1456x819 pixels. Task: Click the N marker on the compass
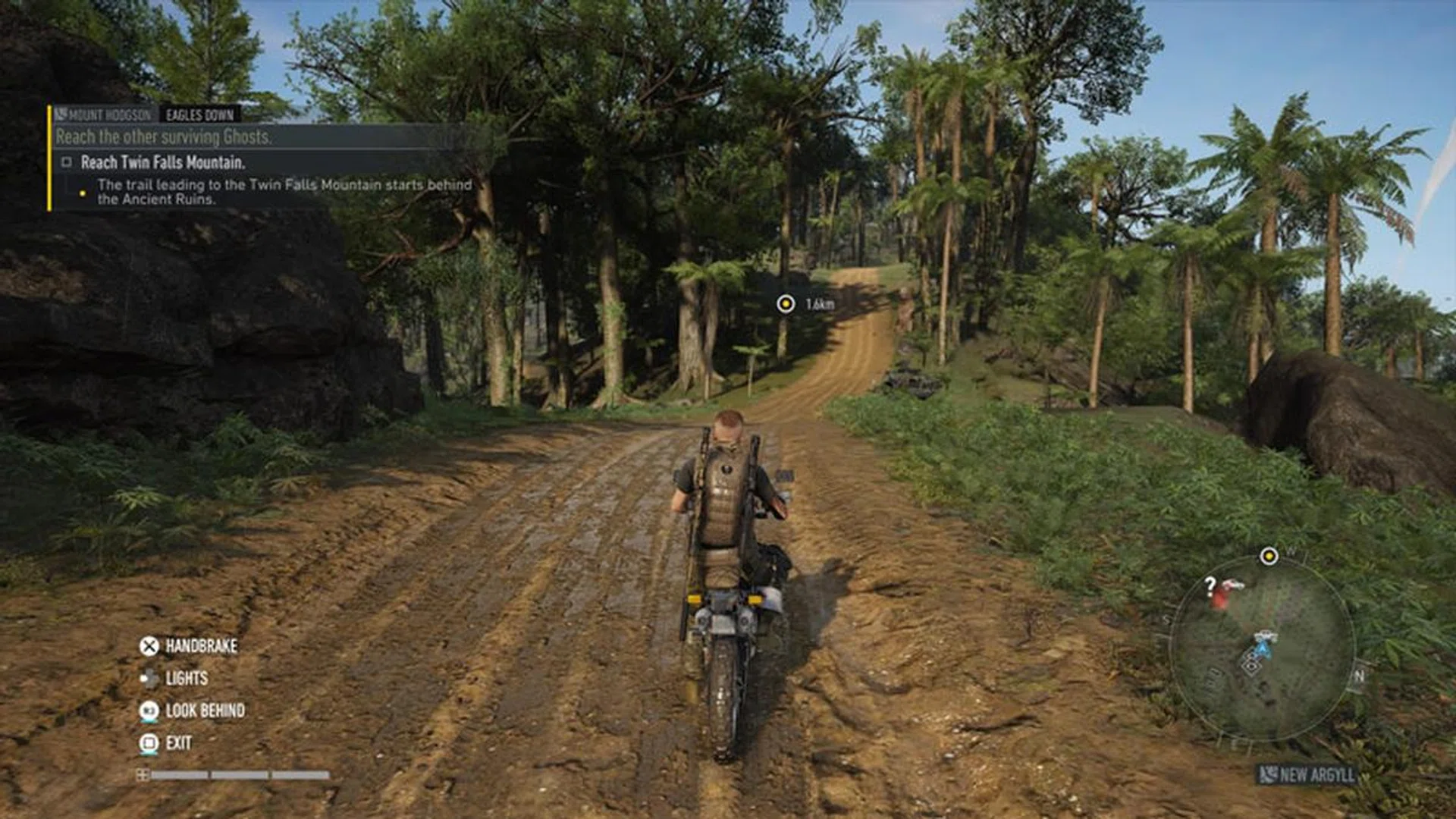point(1360,675)
